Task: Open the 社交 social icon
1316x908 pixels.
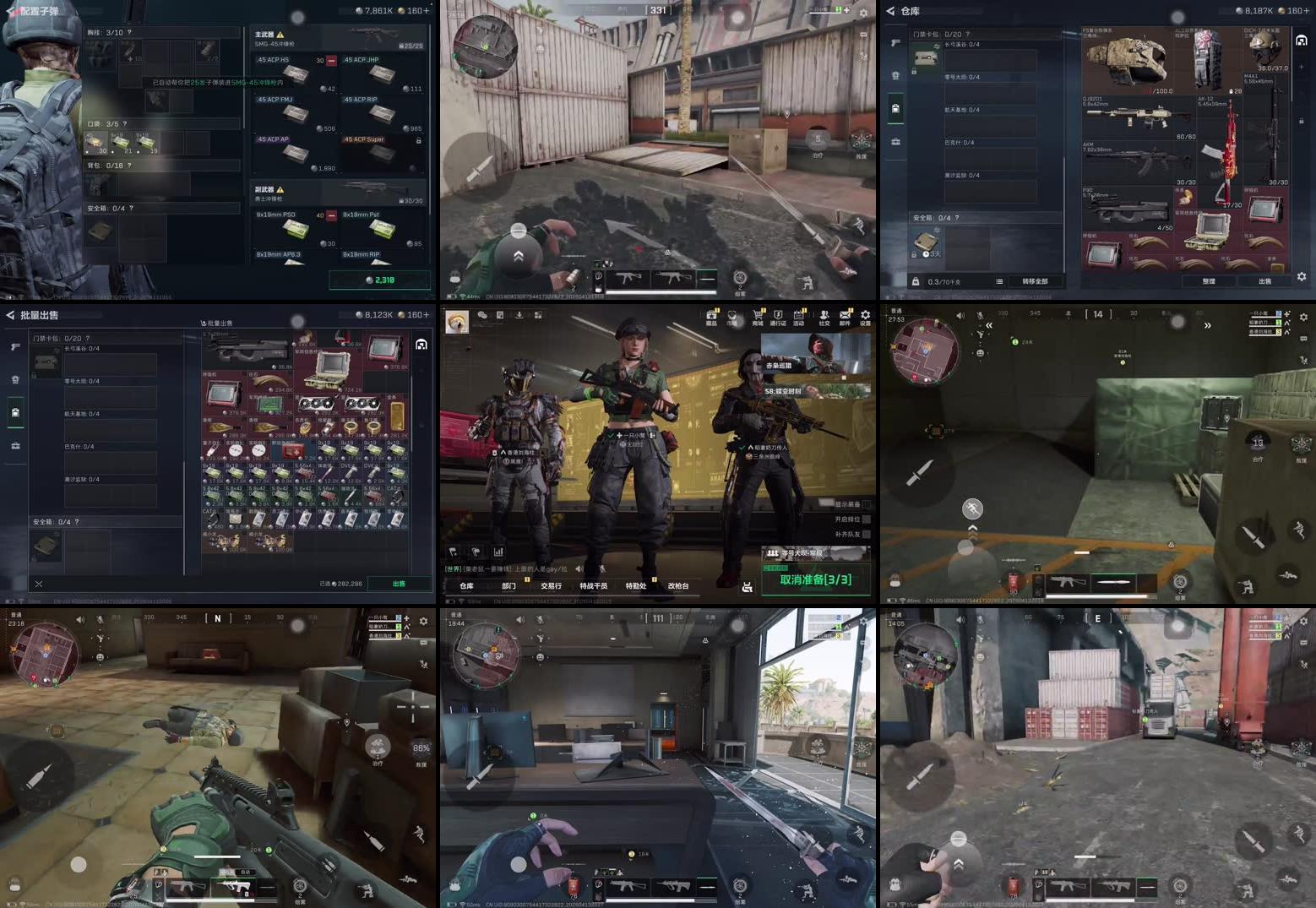Action: 825,313
